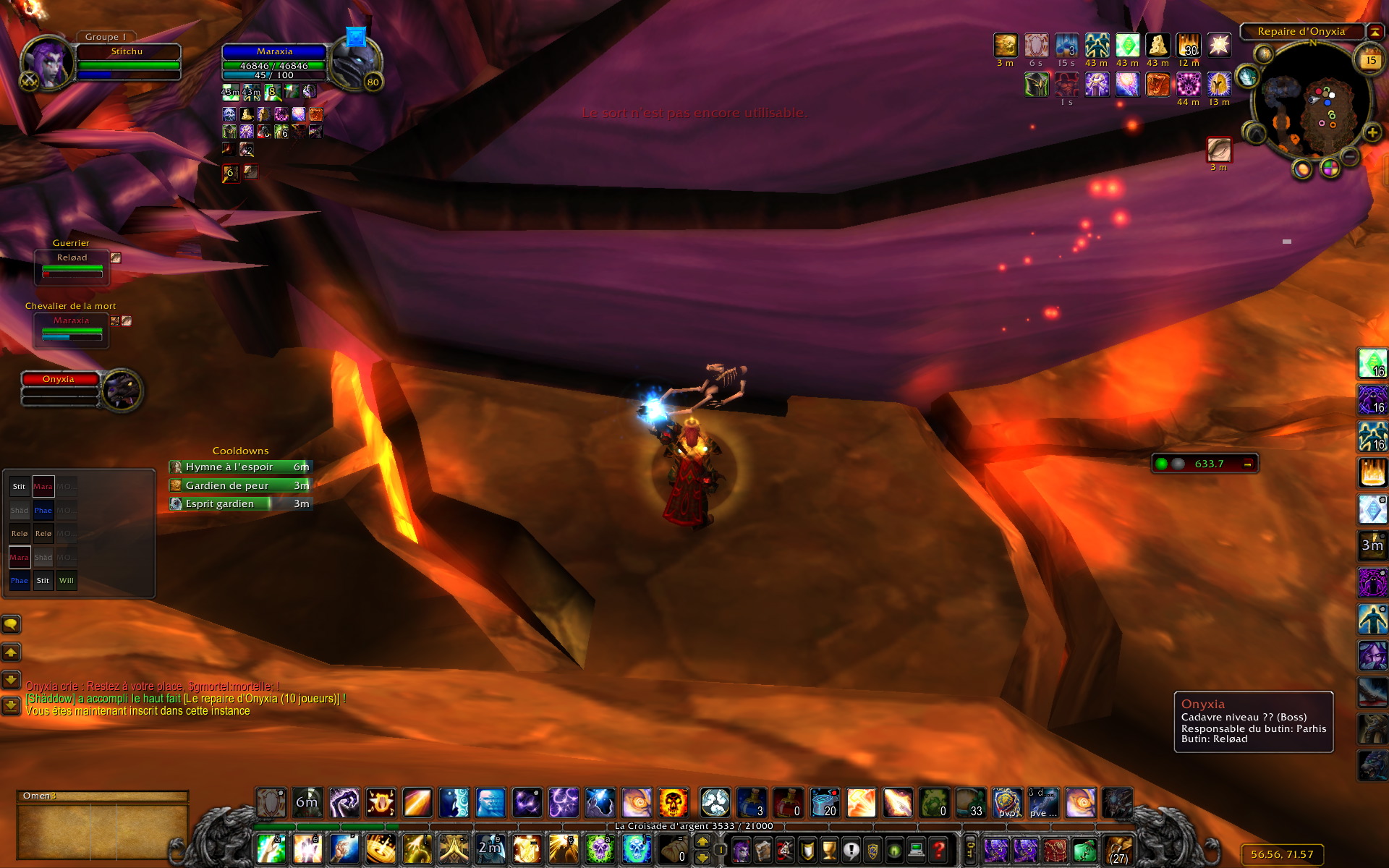Click the Gardien de peur cooldown bar
Screen dimensions: 1389x868
240,485
